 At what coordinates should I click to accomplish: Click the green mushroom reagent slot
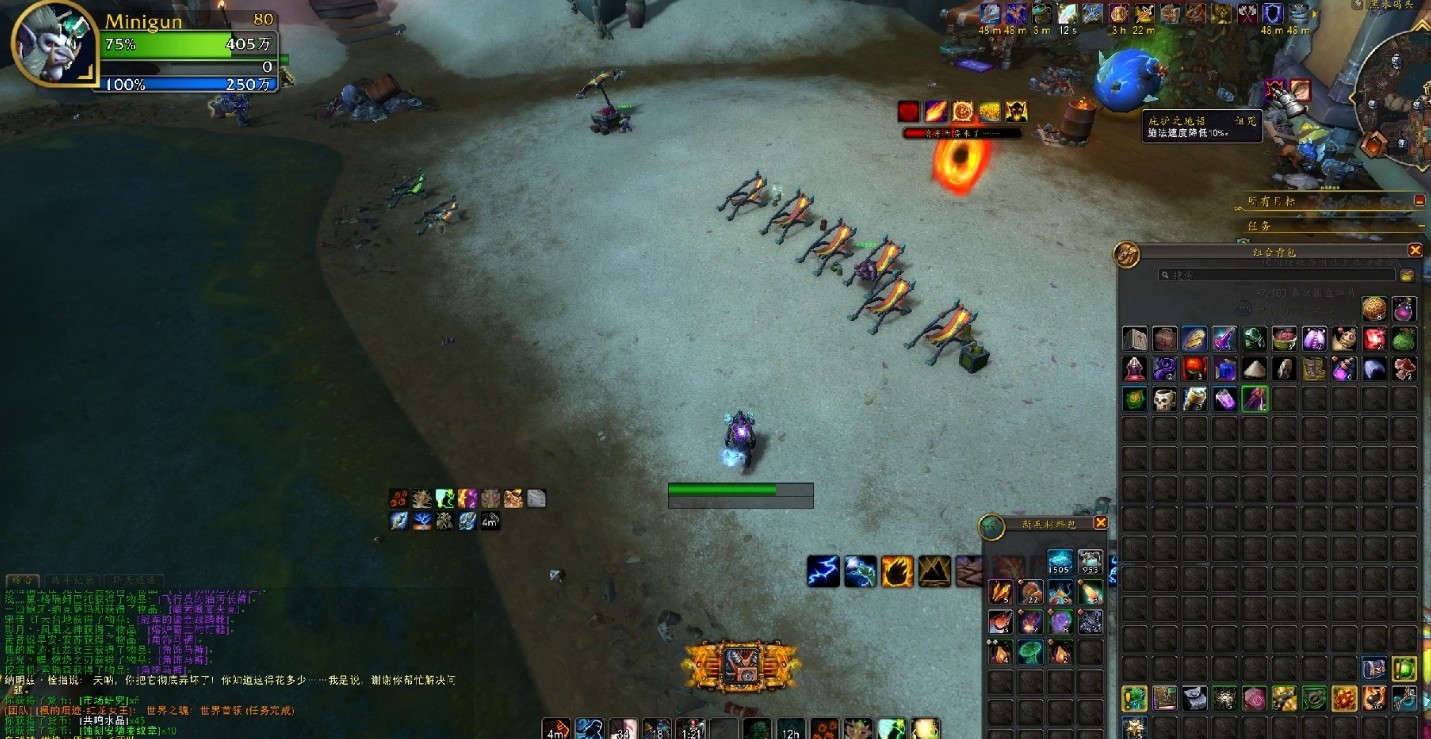(x=1030, y=652)
